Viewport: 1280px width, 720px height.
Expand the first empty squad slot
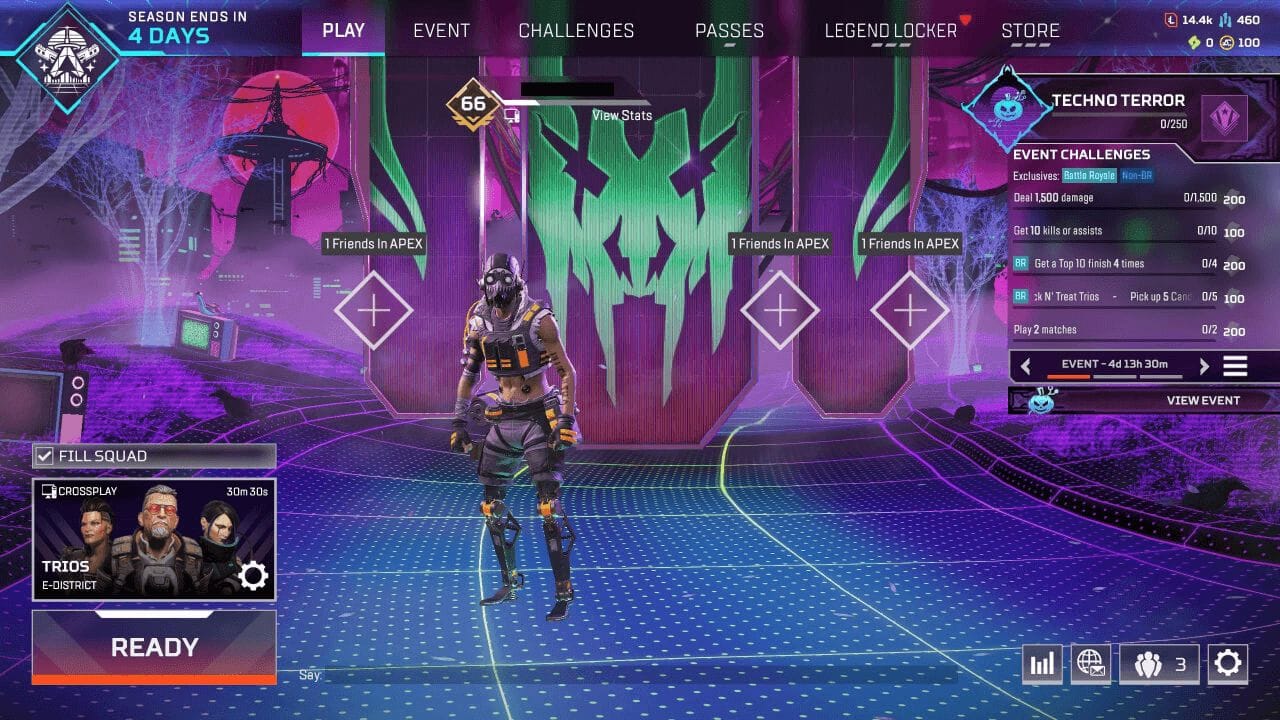(x=374, y=311)
